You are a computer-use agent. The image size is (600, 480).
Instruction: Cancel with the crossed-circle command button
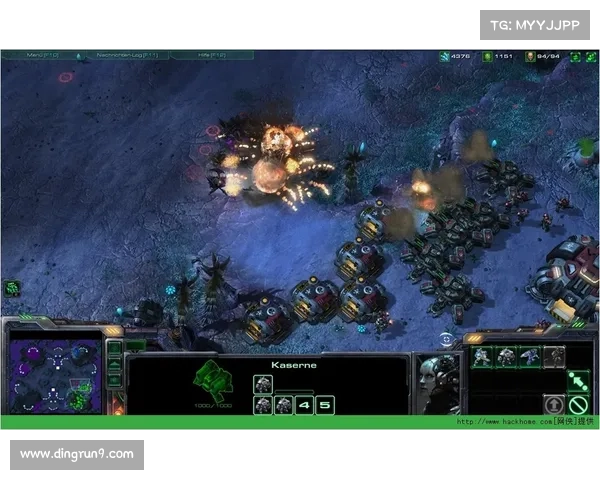click(578, 405)
